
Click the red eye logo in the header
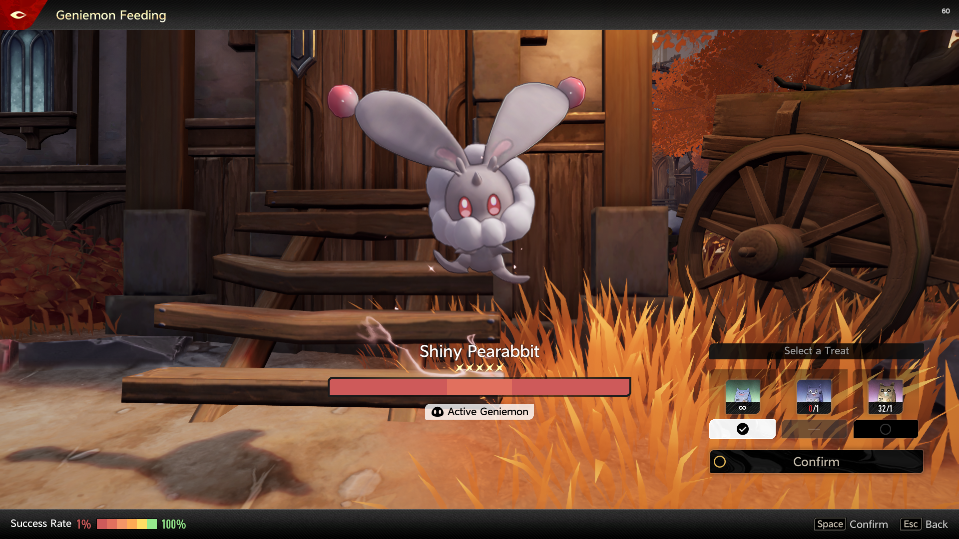(20, 14)
